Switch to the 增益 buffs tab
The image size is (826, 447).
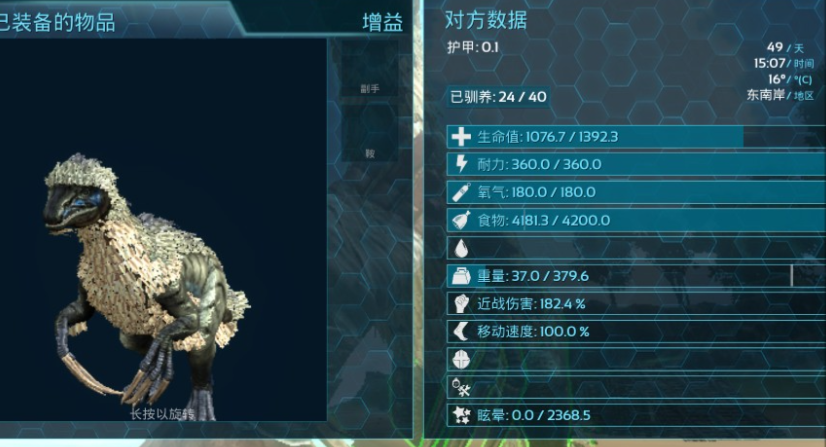(382, 21)
